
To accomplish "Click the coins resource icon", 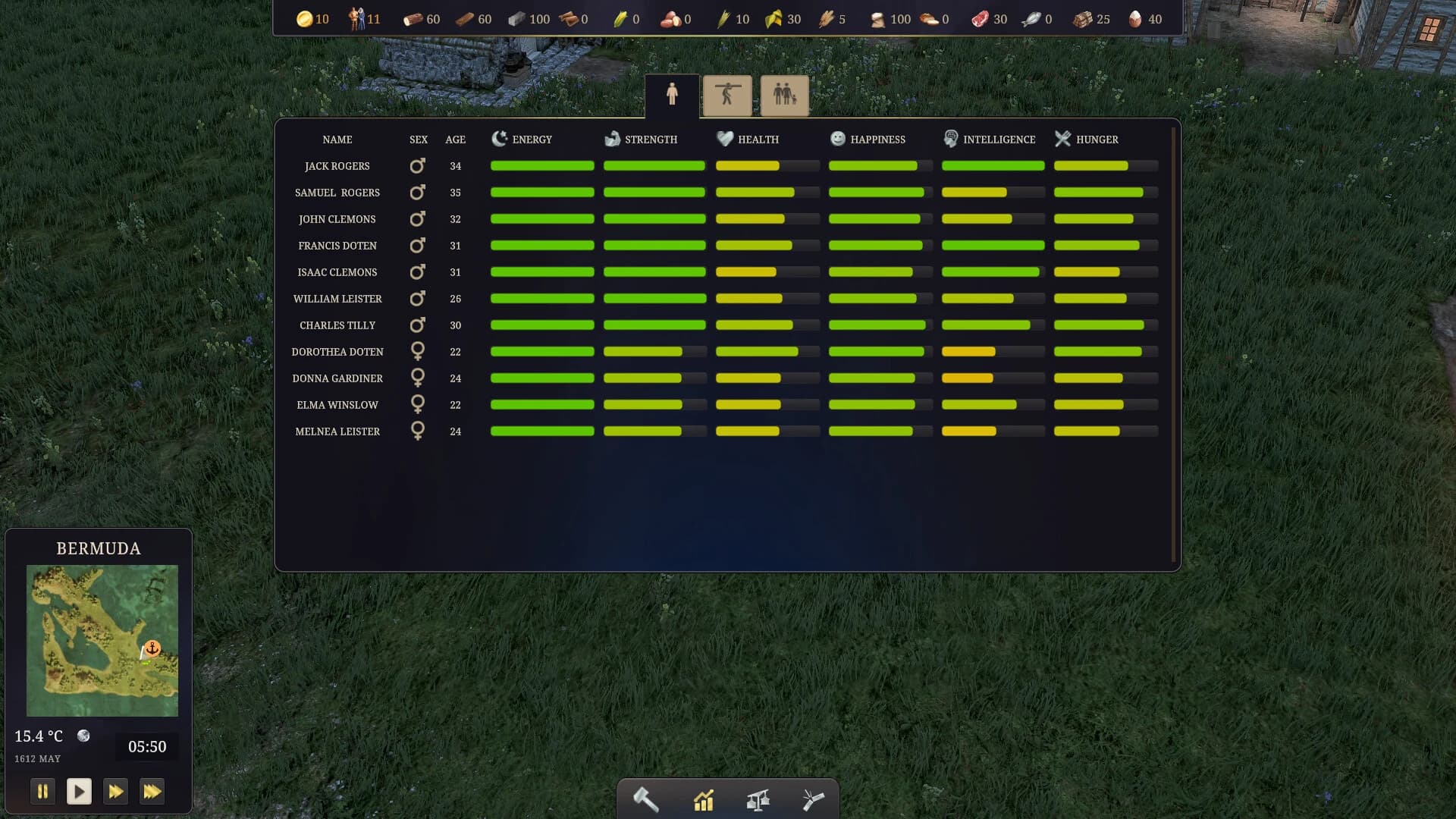I will [x=305, y=19].
